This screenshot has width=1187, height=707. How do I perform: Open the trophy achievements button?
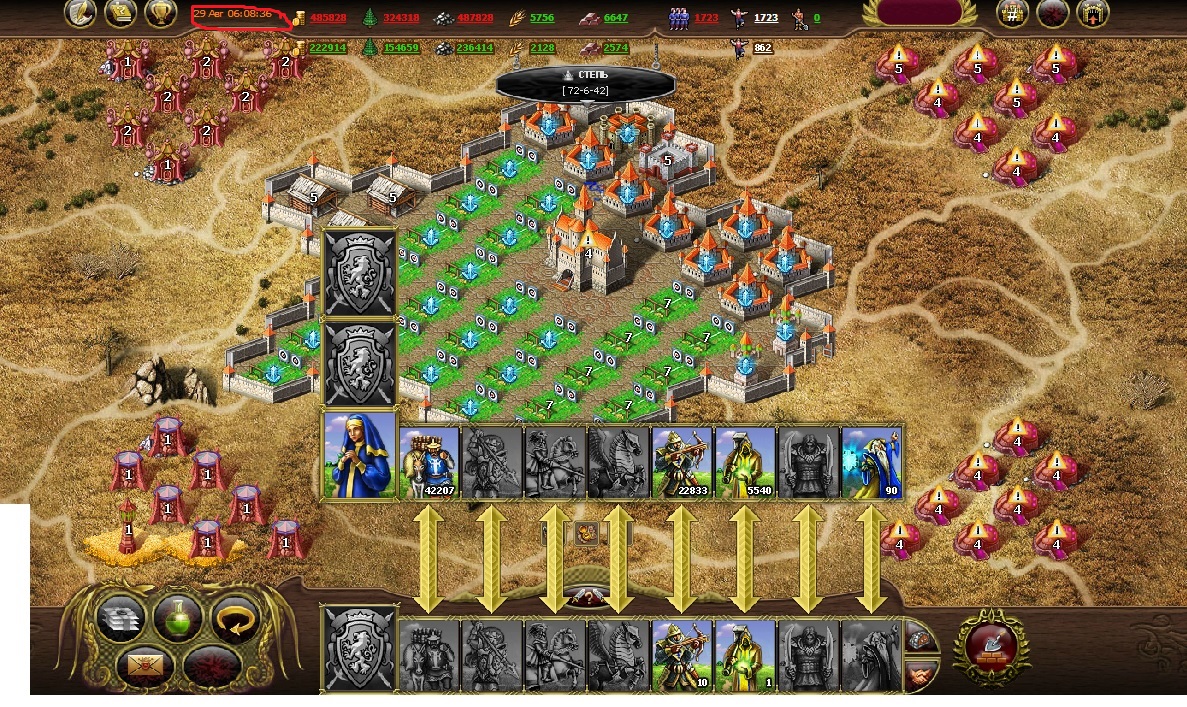pyautogui.click(x=160, y=13)
